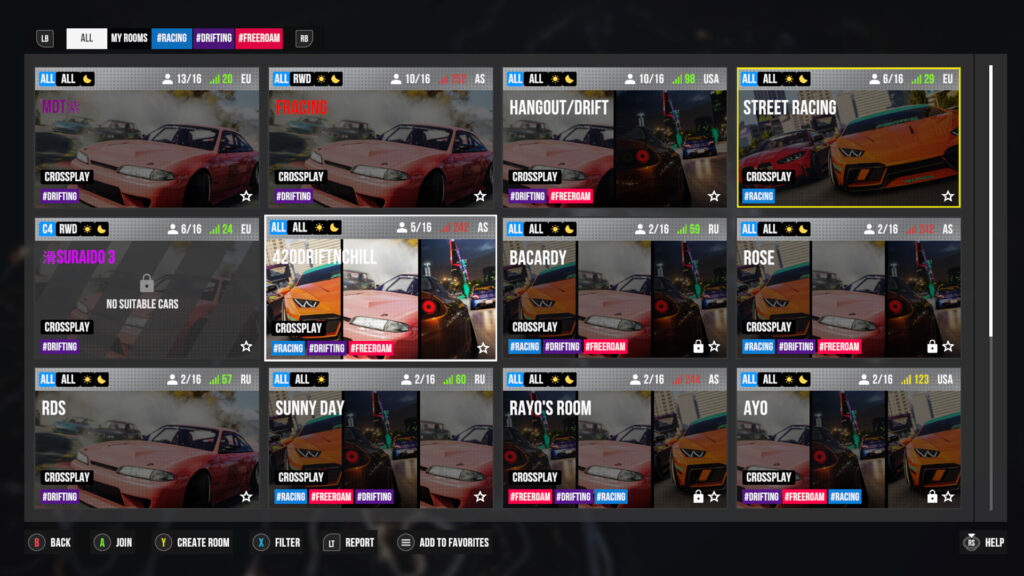Pick the AYO room tile
This screenshot has height=576, width=1024.
click(x=848, y=440)
